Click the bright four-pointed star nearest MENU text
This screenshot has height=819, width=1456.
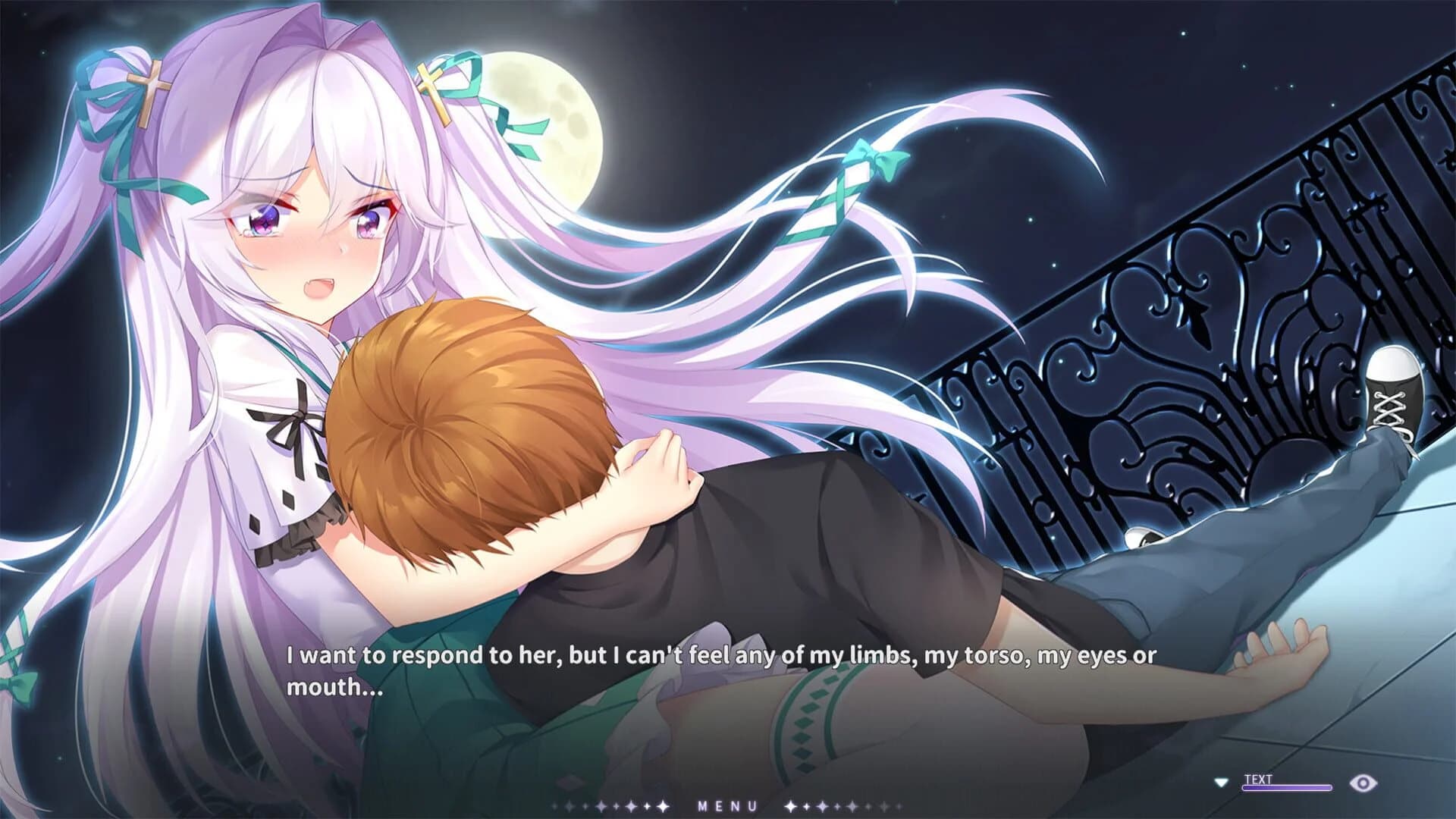(791, 805)
